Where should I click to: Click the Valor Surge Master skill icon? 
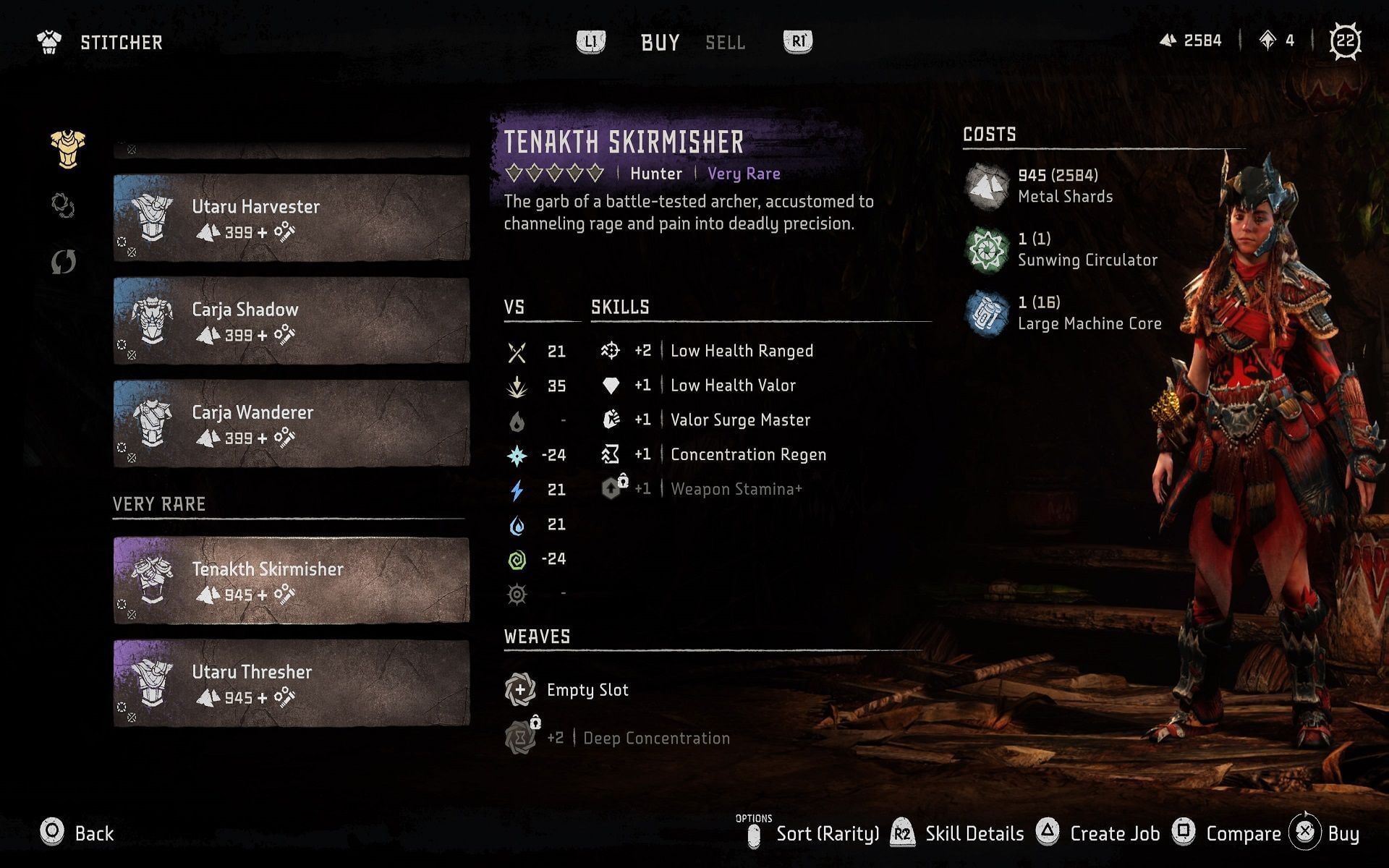tap(611, 420)
